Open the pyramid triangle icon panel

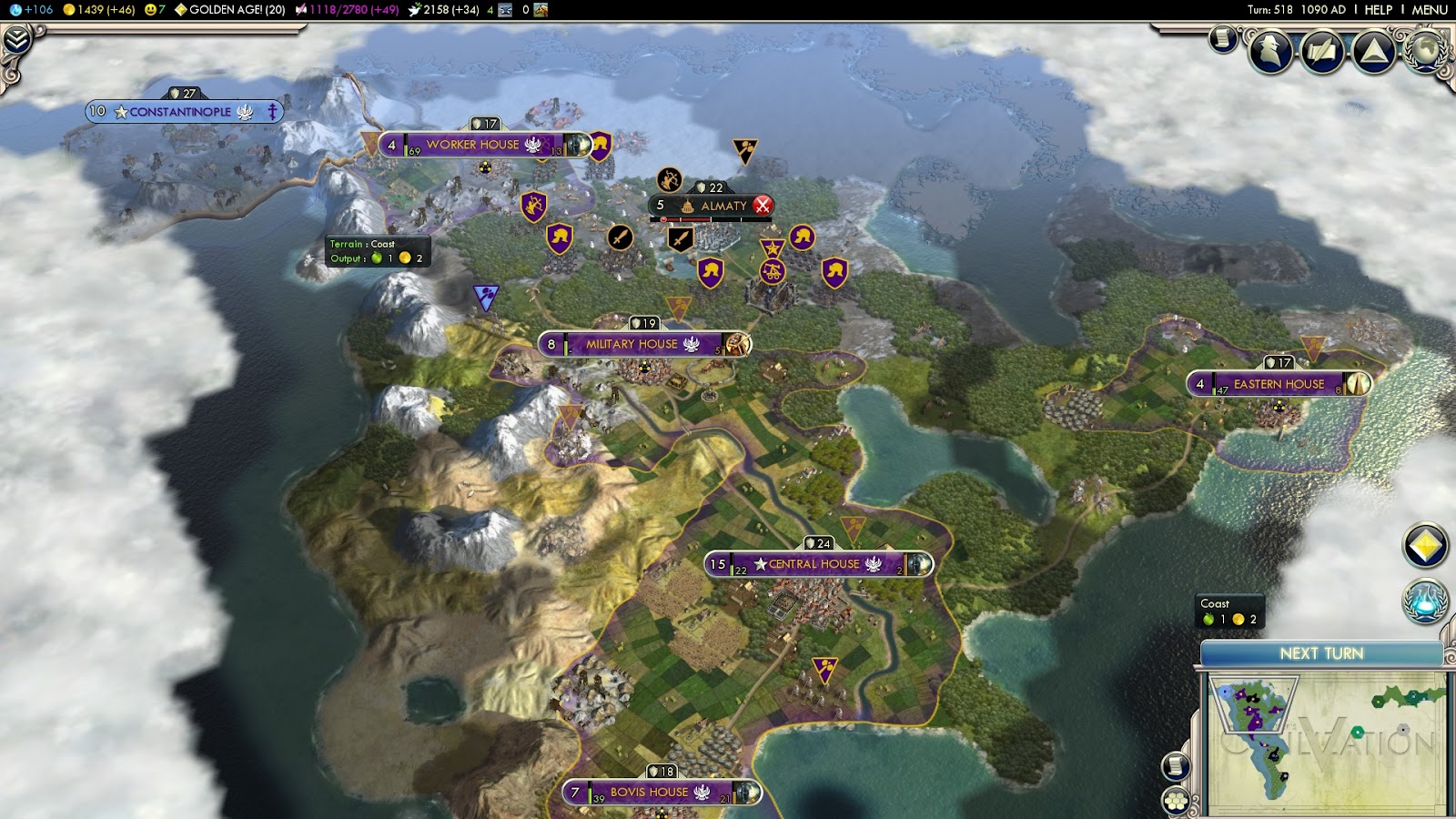1374,51
